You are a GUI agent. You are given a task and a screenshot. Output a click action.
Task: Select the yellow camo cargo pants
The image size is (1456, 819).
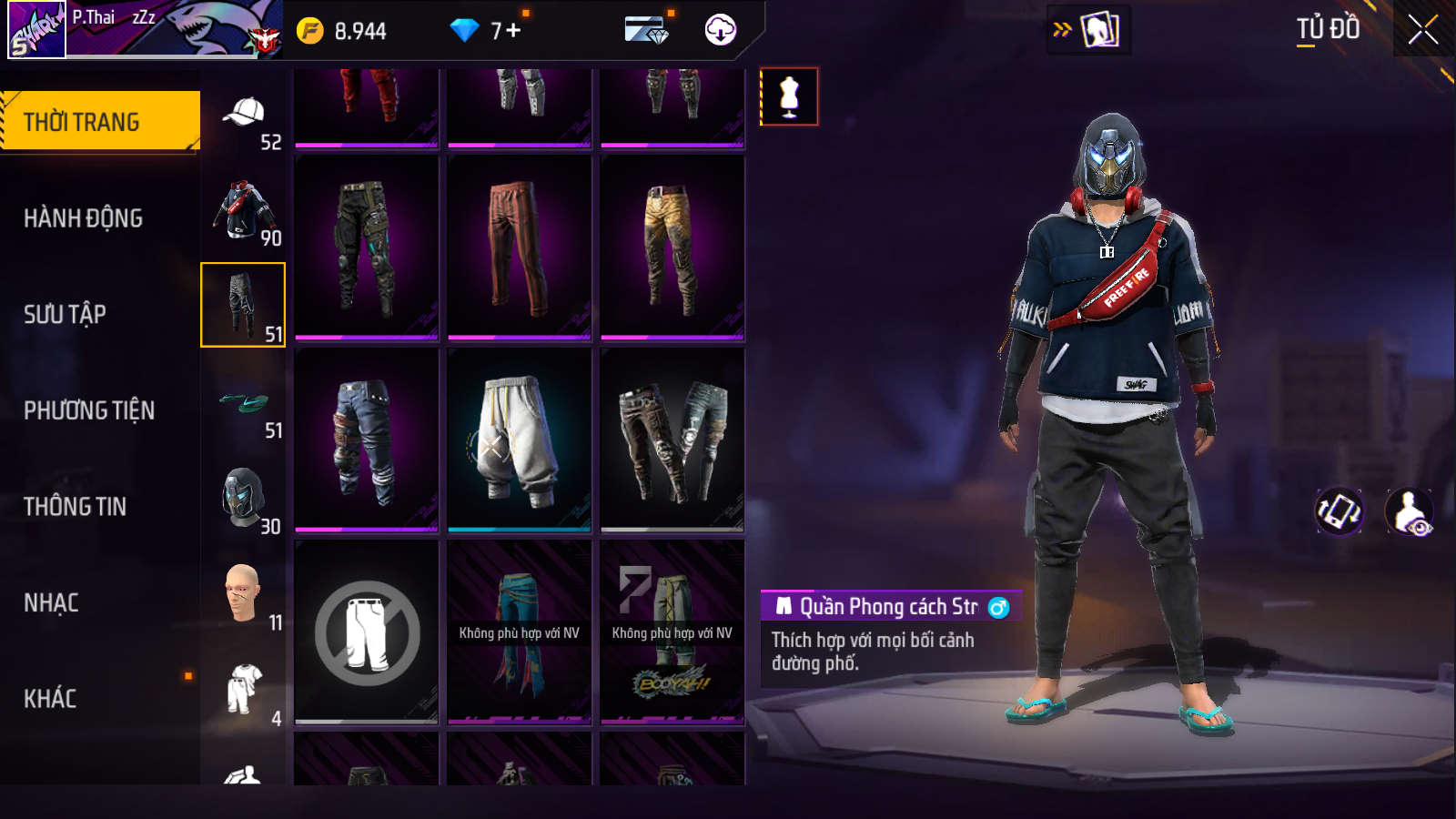point(672,248)
